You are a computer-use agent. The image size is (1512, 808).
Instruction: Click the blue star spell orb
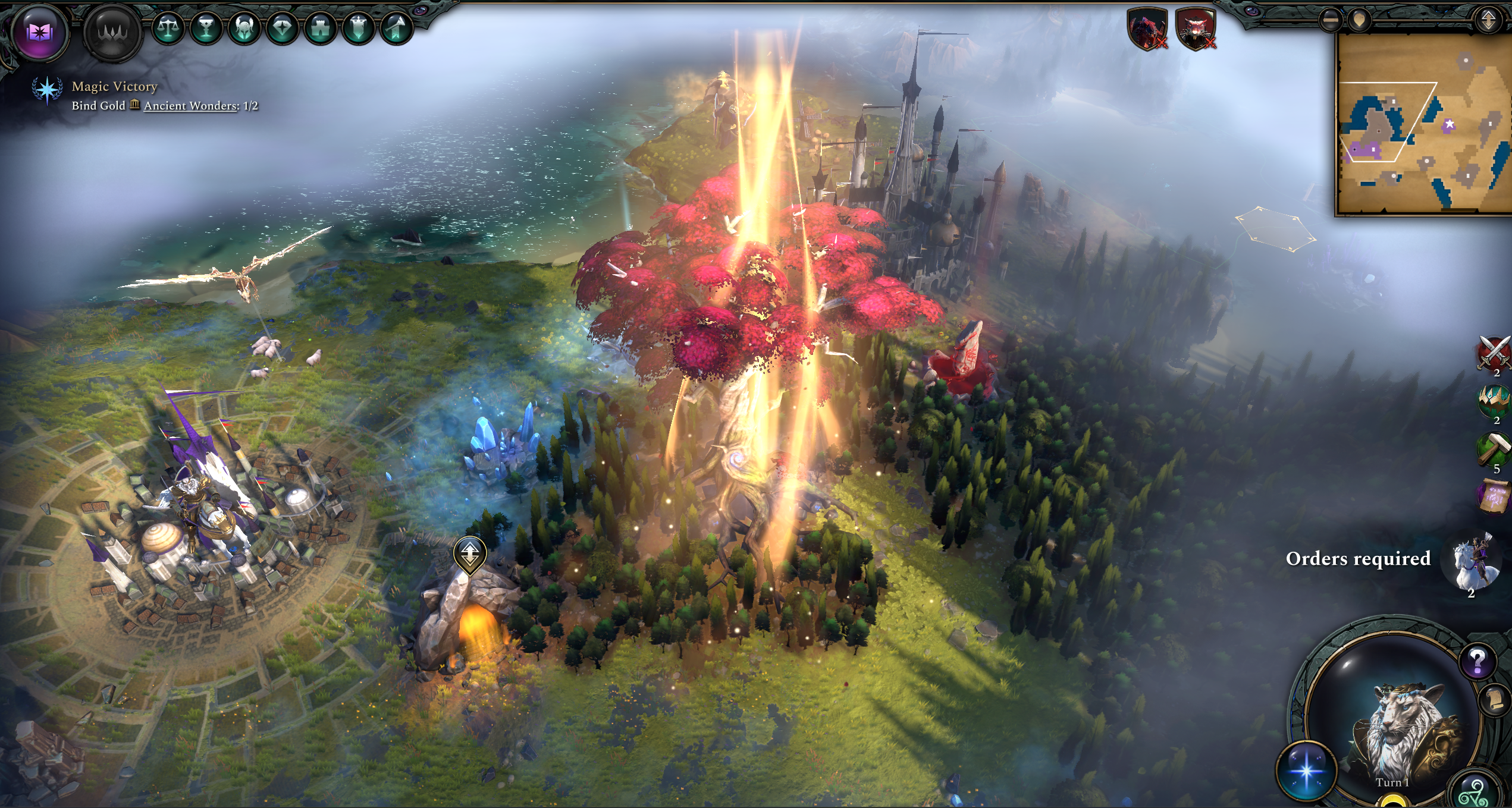point(1306,771)
